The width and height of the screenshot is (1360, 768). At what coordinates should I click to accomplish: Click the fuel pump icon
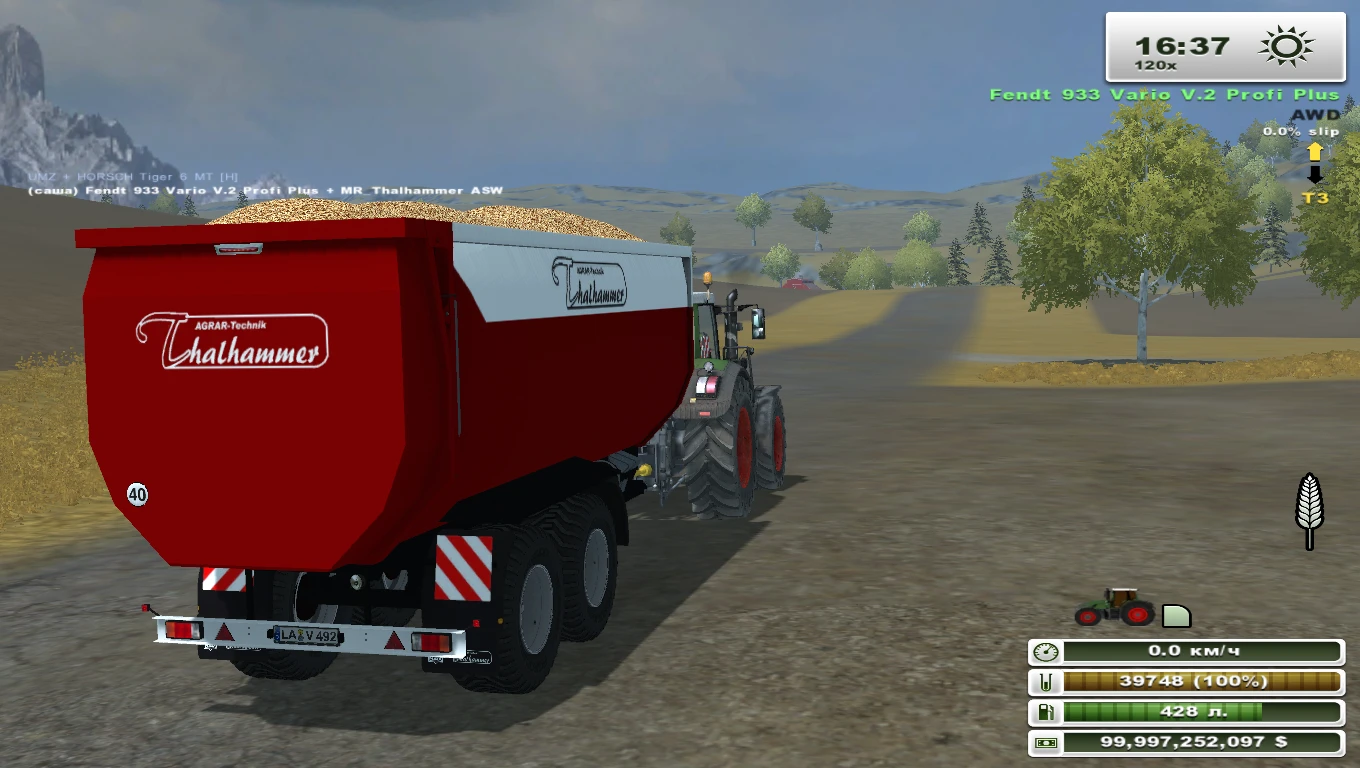tap(1044, 714)
